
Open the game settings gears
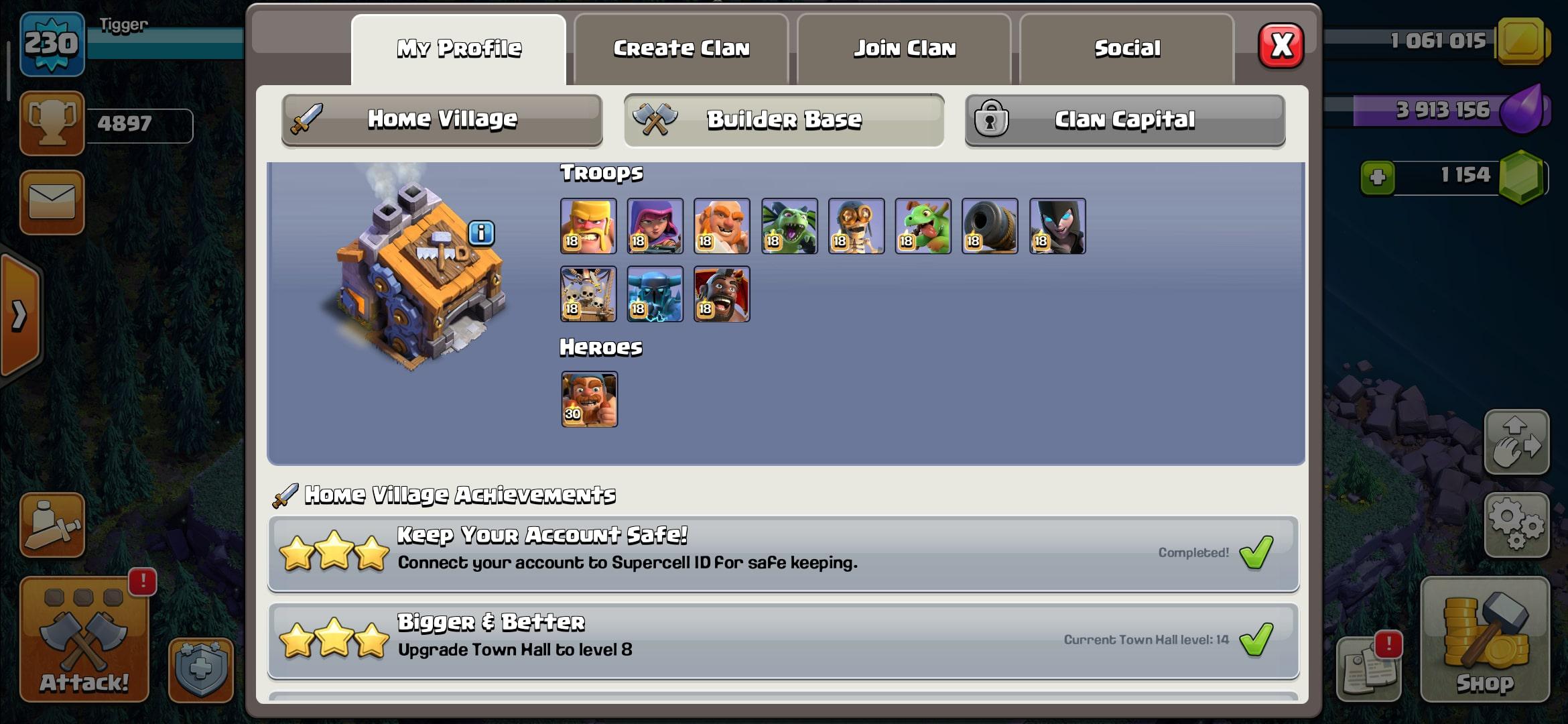(1516, 526)
